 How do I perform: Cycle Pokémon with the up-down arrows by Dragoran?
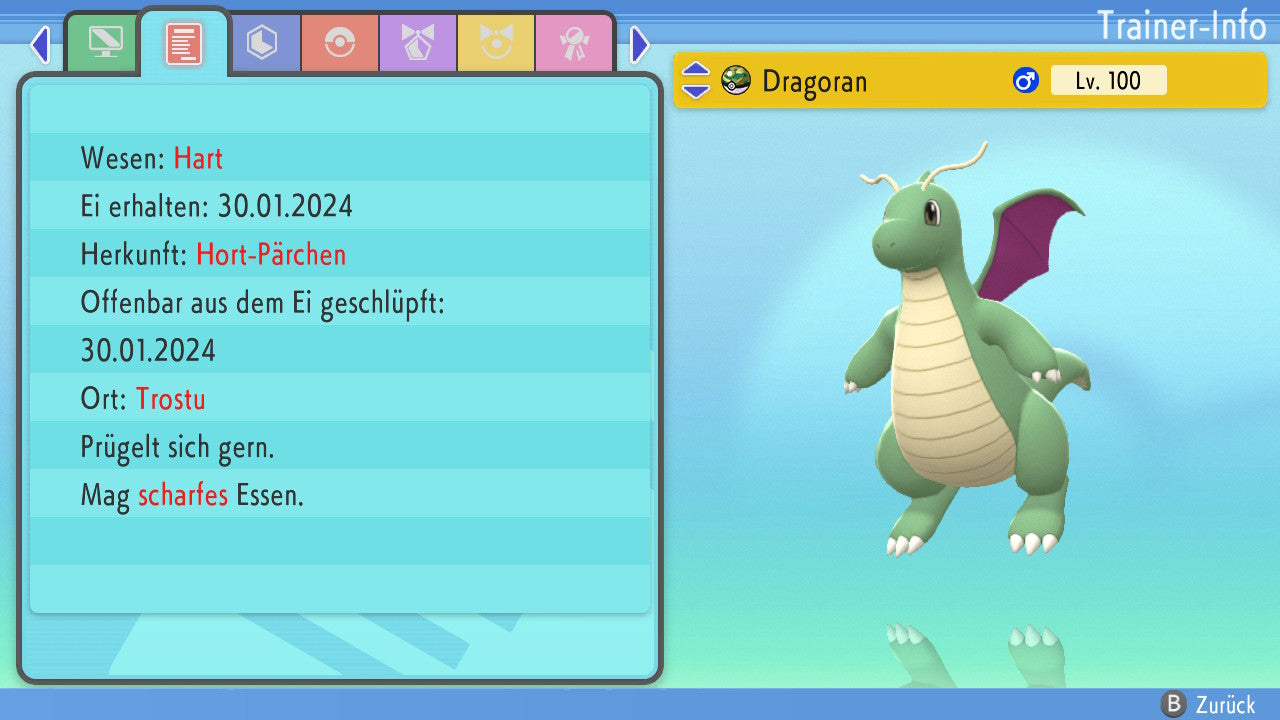click(696, 80)
